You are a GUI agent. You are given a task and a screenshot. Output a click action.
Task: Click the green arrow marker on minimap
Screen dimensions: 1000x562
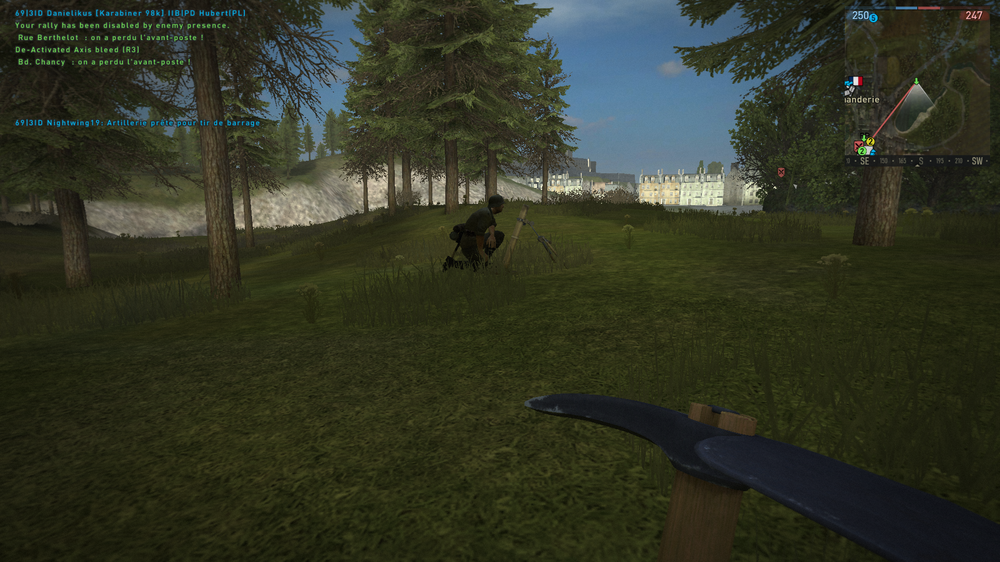point(917,82)
